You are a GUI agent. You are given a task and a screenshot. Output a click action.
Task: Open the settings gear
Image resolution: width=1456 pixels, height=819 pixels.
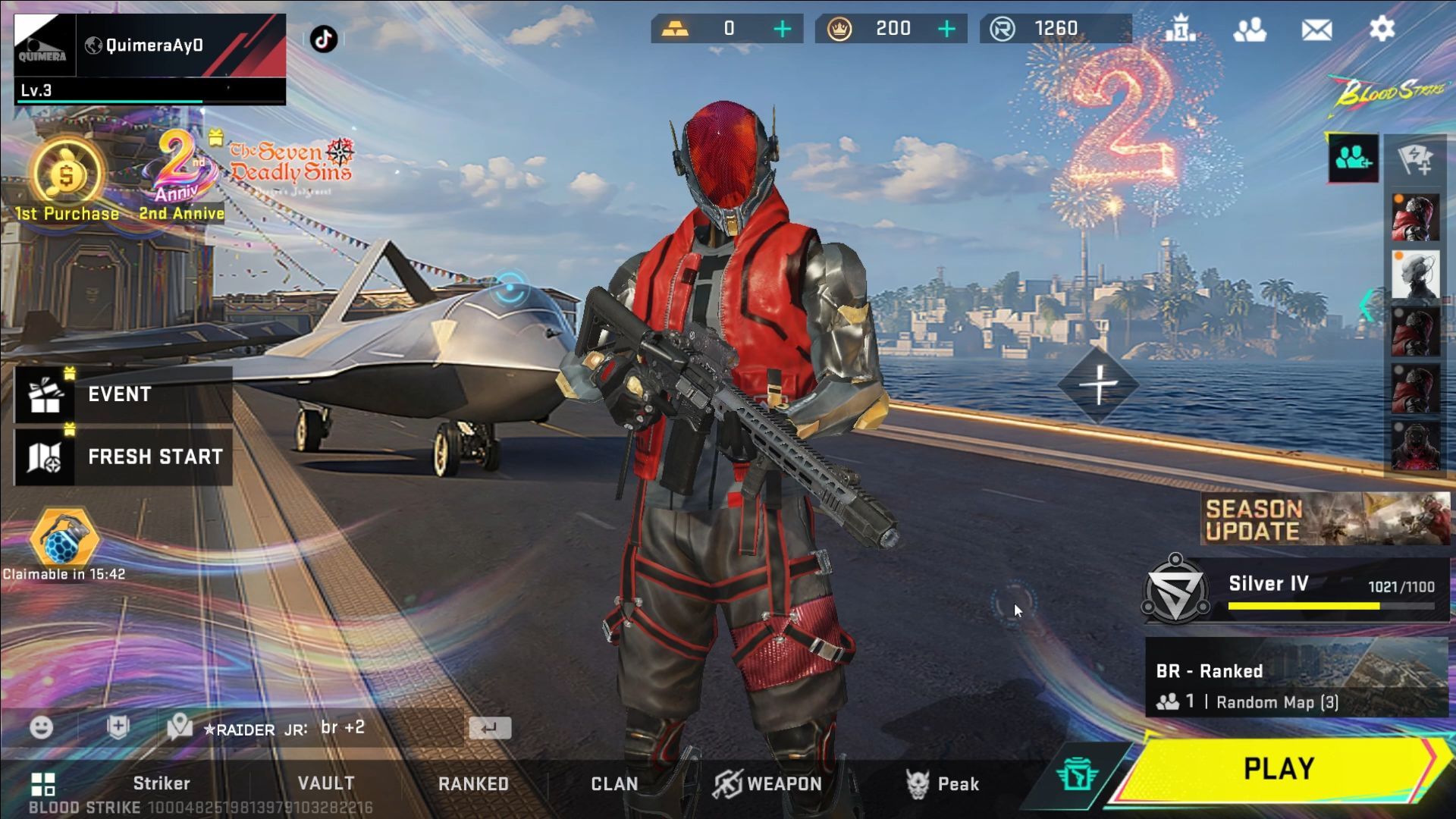pyautogui.click(x=1382, y=30)
